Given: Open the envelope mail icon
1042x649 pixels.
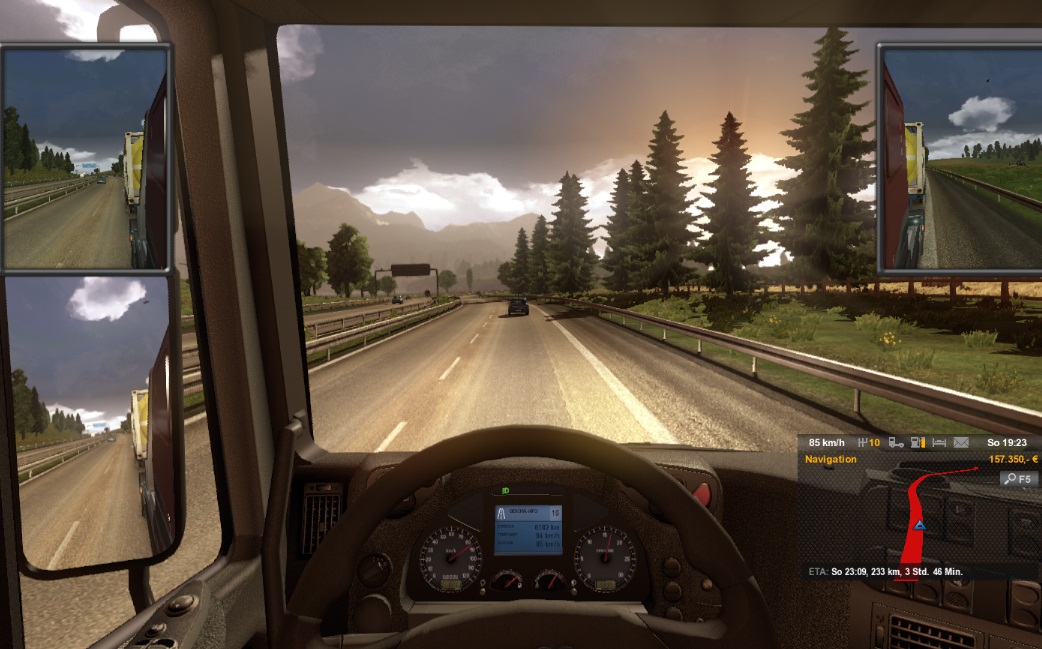Looking at the screenshot, I should pos(961,442).
